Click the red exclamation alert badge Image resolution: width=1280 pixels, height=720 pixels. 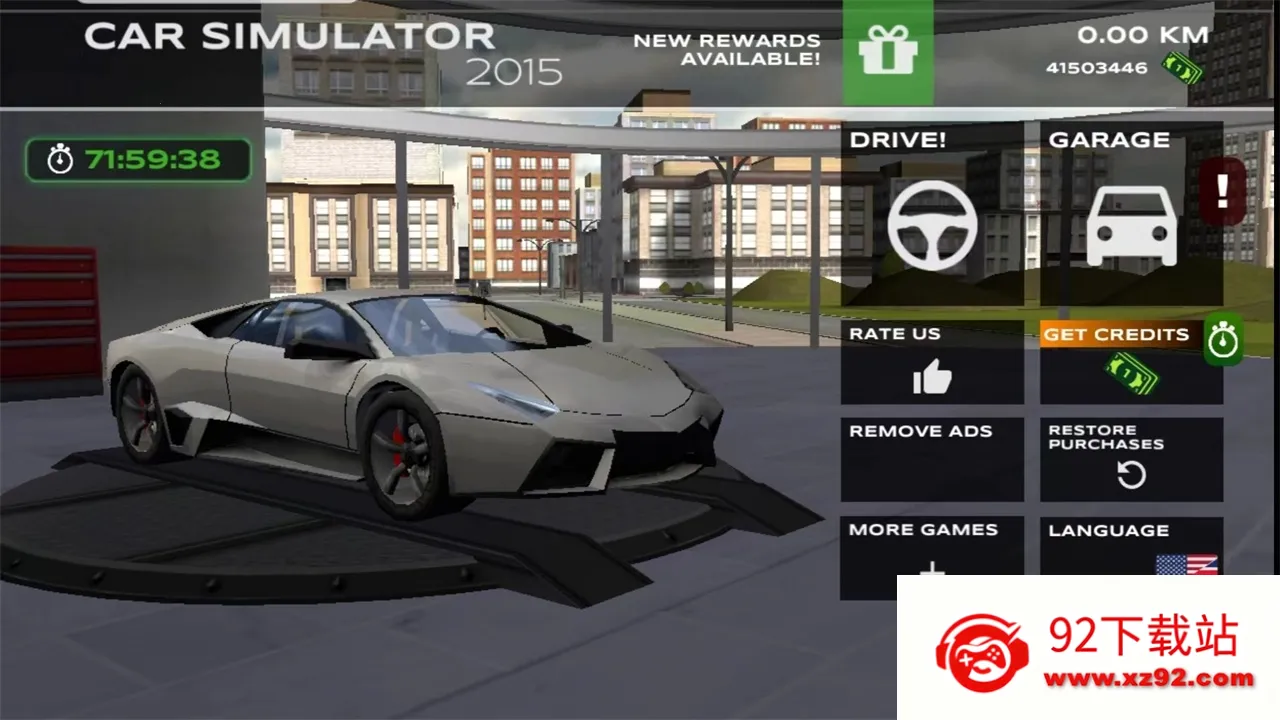[x=1223, y=190]
